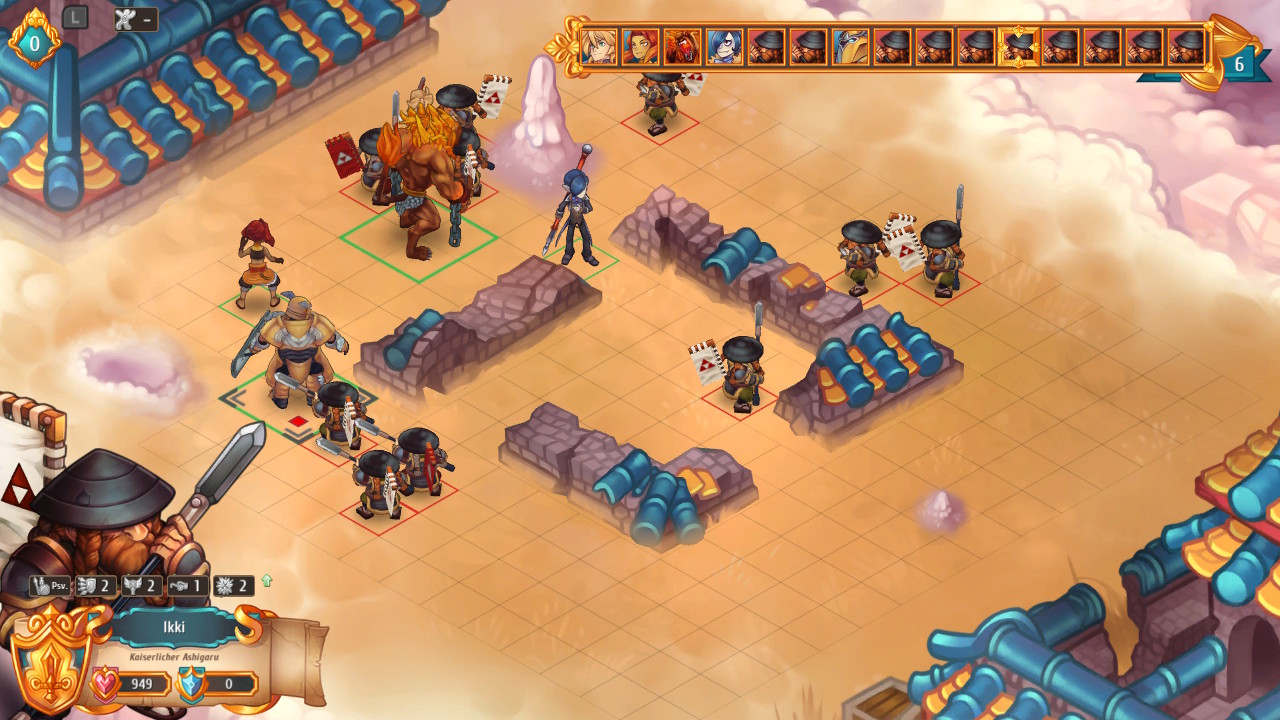Select the red-haired hero turn-order portrait
This screenshot has height=720, width=1280.
click(x=641, y=47)
